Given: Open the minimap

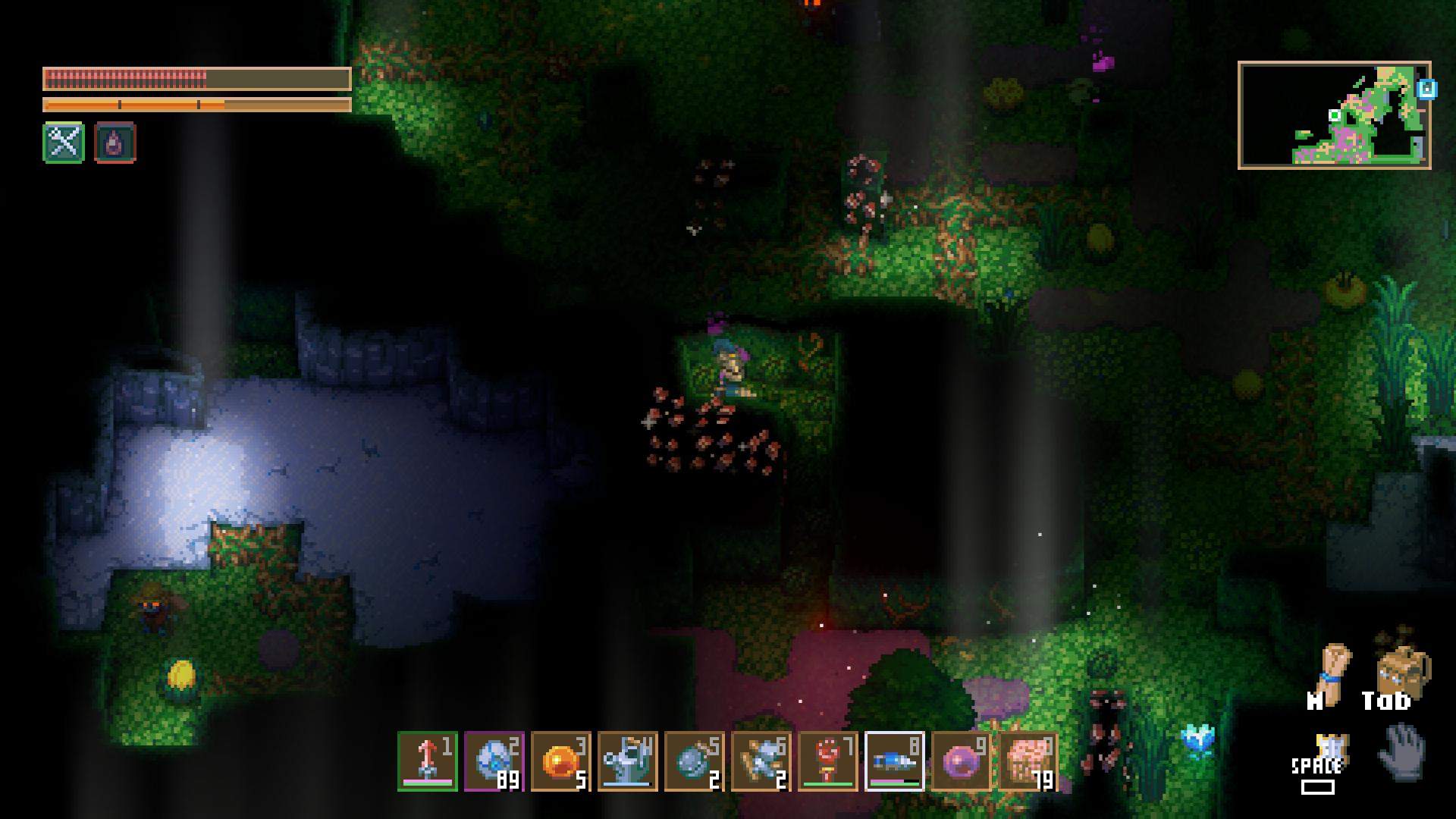Looking at the screenshot, I should pyautogui.click(x=1334, y=115).
